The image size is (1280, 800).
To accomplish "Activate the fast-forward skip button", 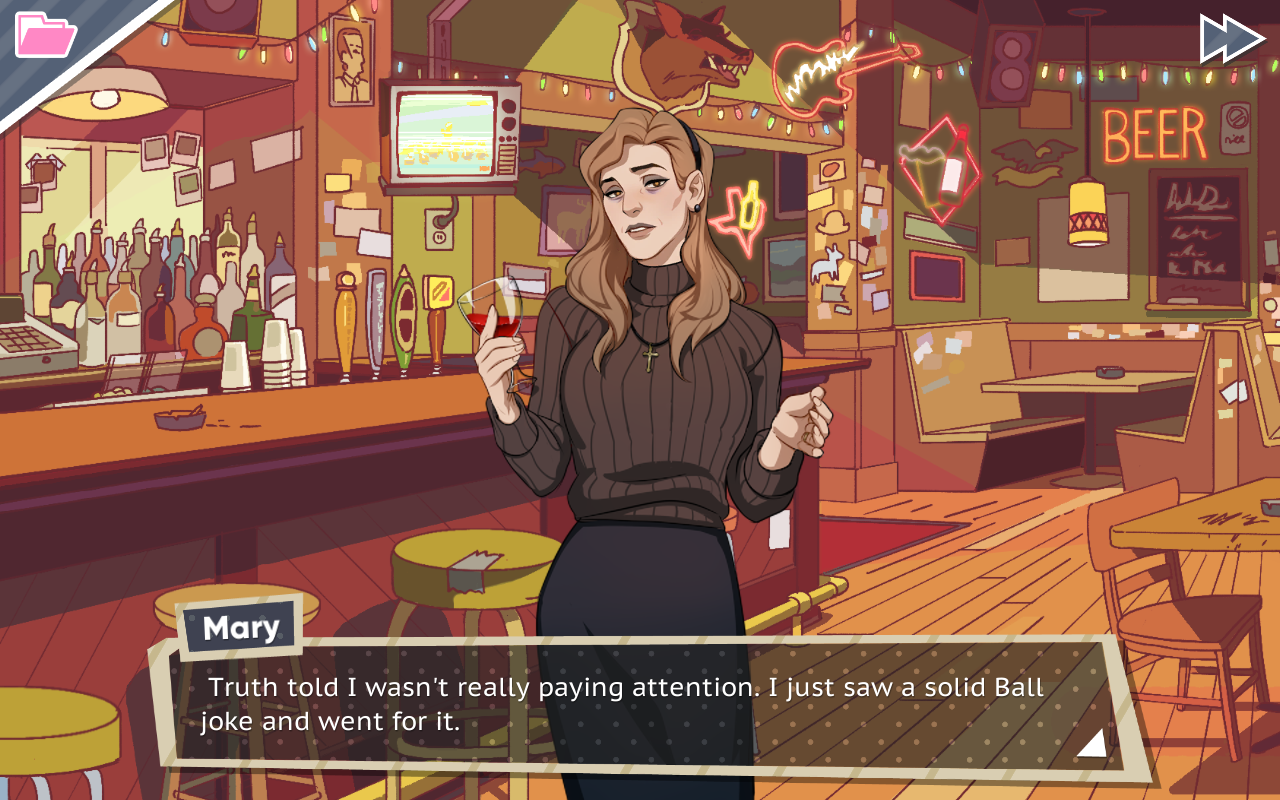I will point(1231,38).
